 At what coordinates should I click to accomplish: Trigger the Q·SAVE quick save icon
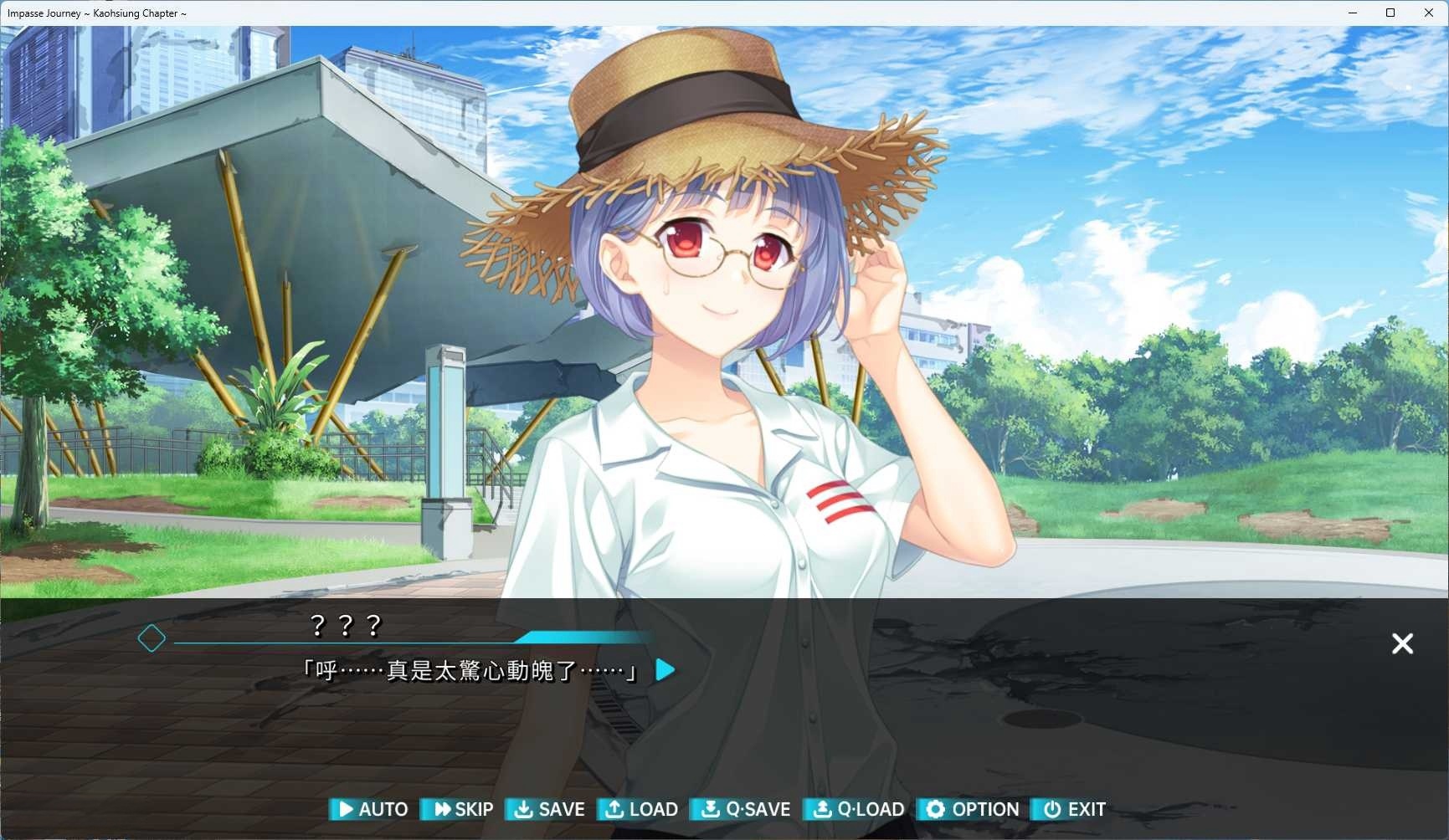click(x=712, y=809)
